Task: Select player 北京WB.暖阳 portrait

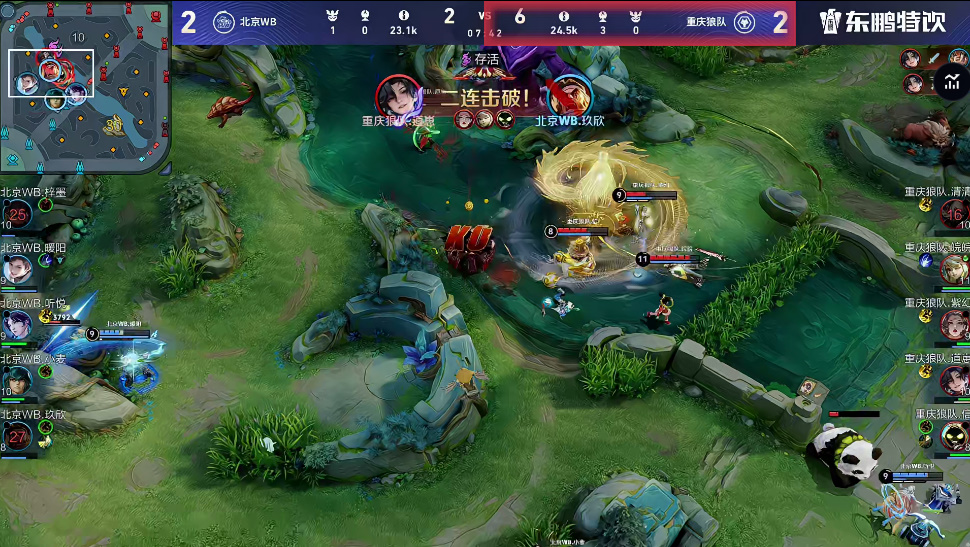Action: coord(18,269)
